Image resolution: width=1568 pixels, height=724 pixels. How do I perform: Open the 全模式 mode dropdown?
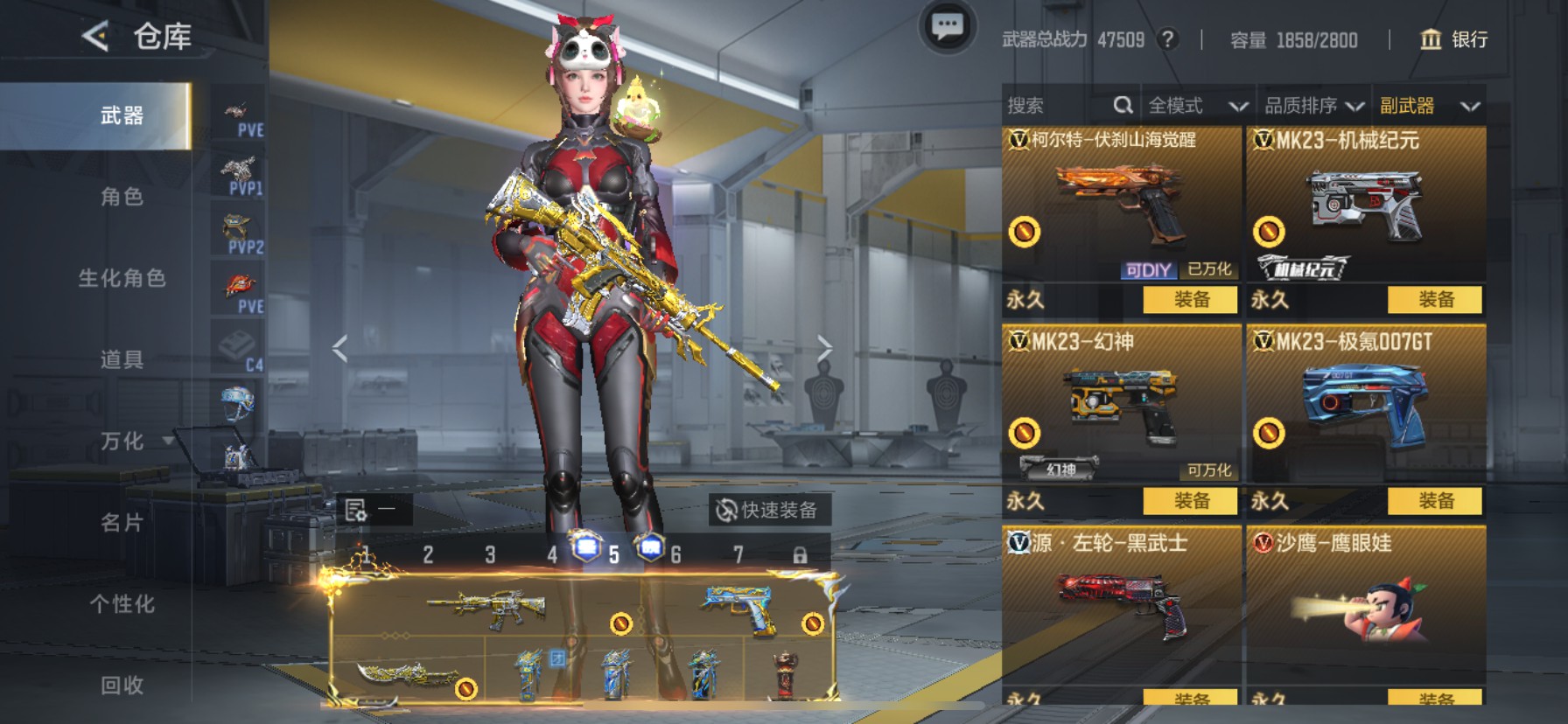coord(1196,106)
